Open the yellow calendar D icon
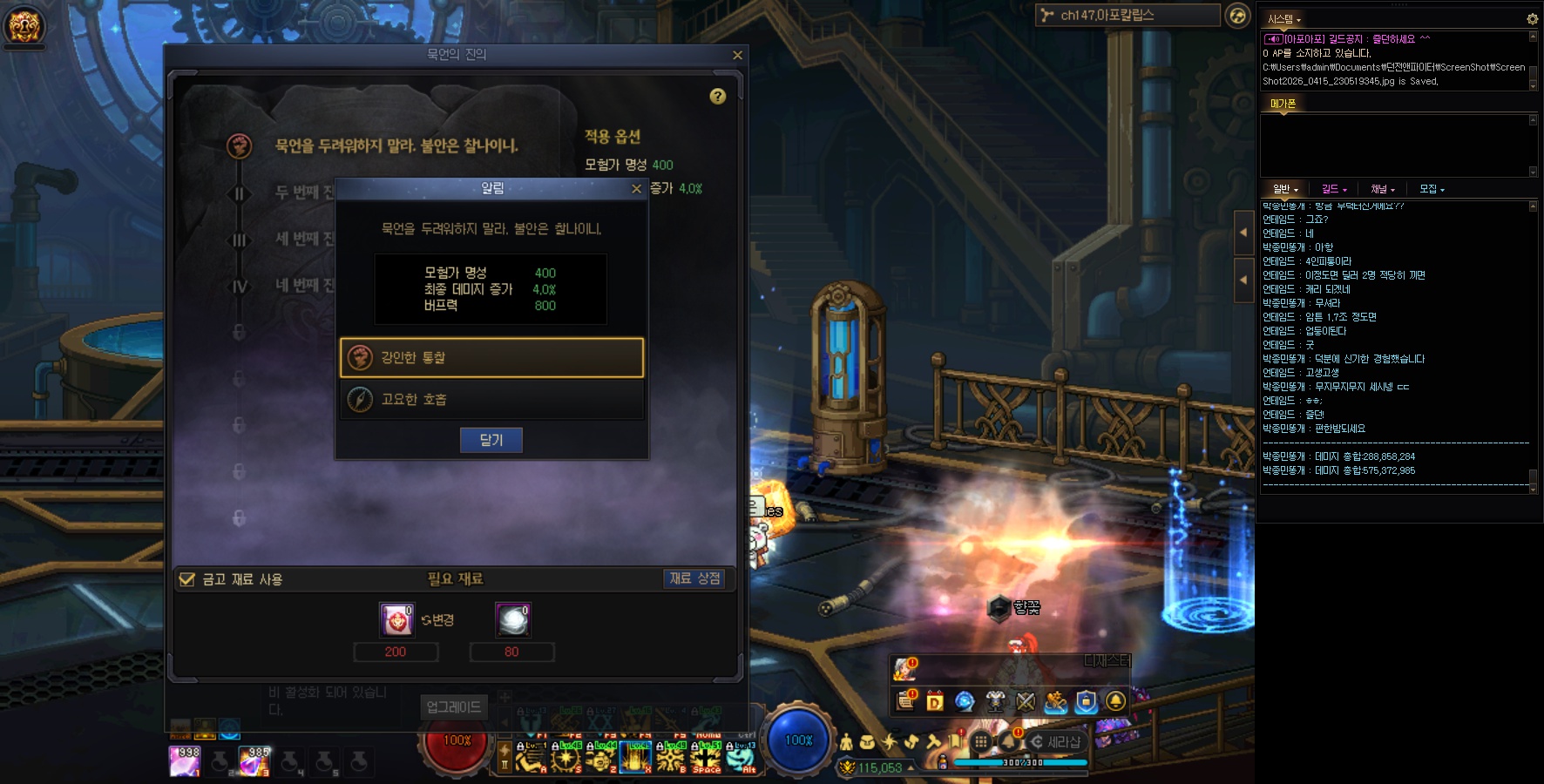This screenshot has height=784, width=1544. 935,701
